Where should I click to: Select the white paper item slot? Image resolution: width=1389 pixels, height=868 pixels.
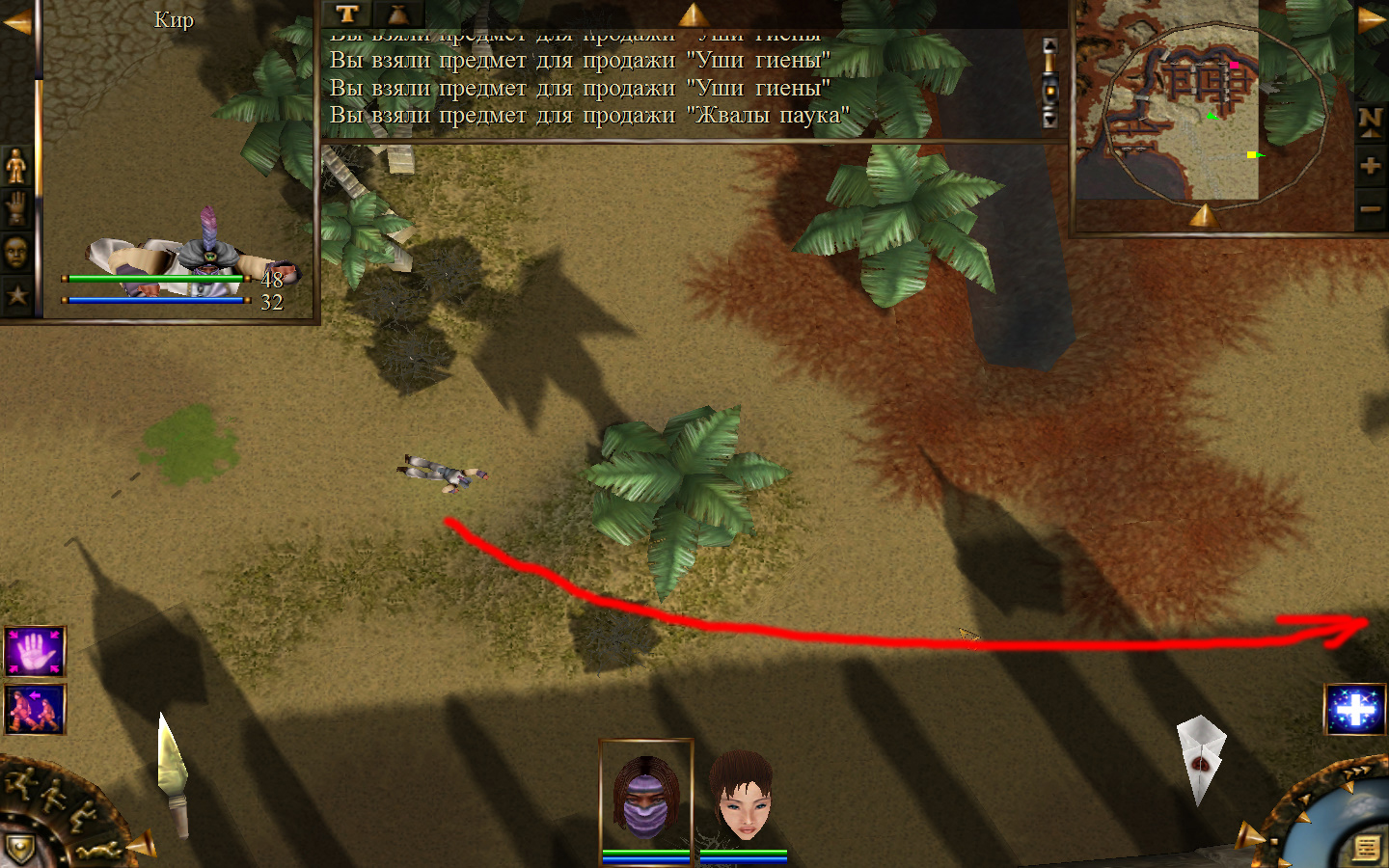coord(1200,758)
